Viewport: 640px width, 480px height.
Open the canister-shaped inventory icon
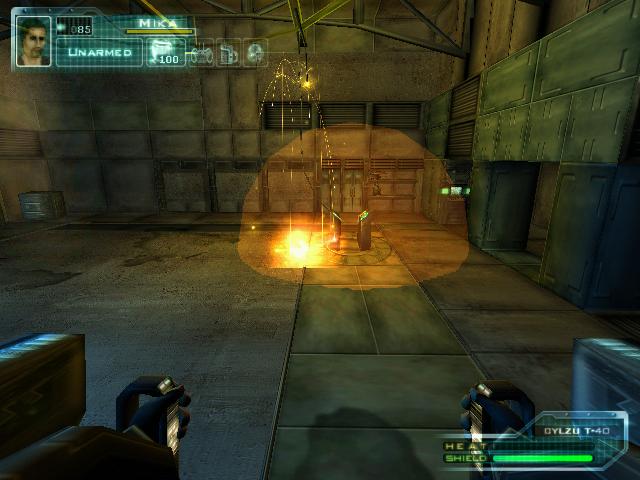coord(229,52)
